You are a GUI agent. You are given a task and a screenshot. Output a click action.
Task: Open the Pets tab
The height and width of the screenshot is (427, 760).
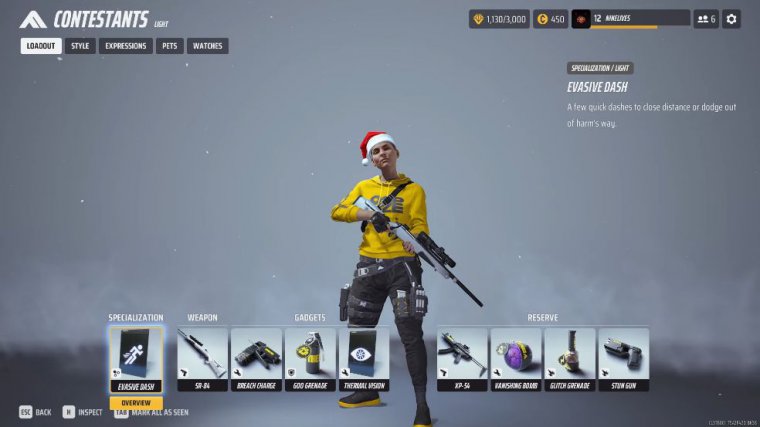pos(169,46)
